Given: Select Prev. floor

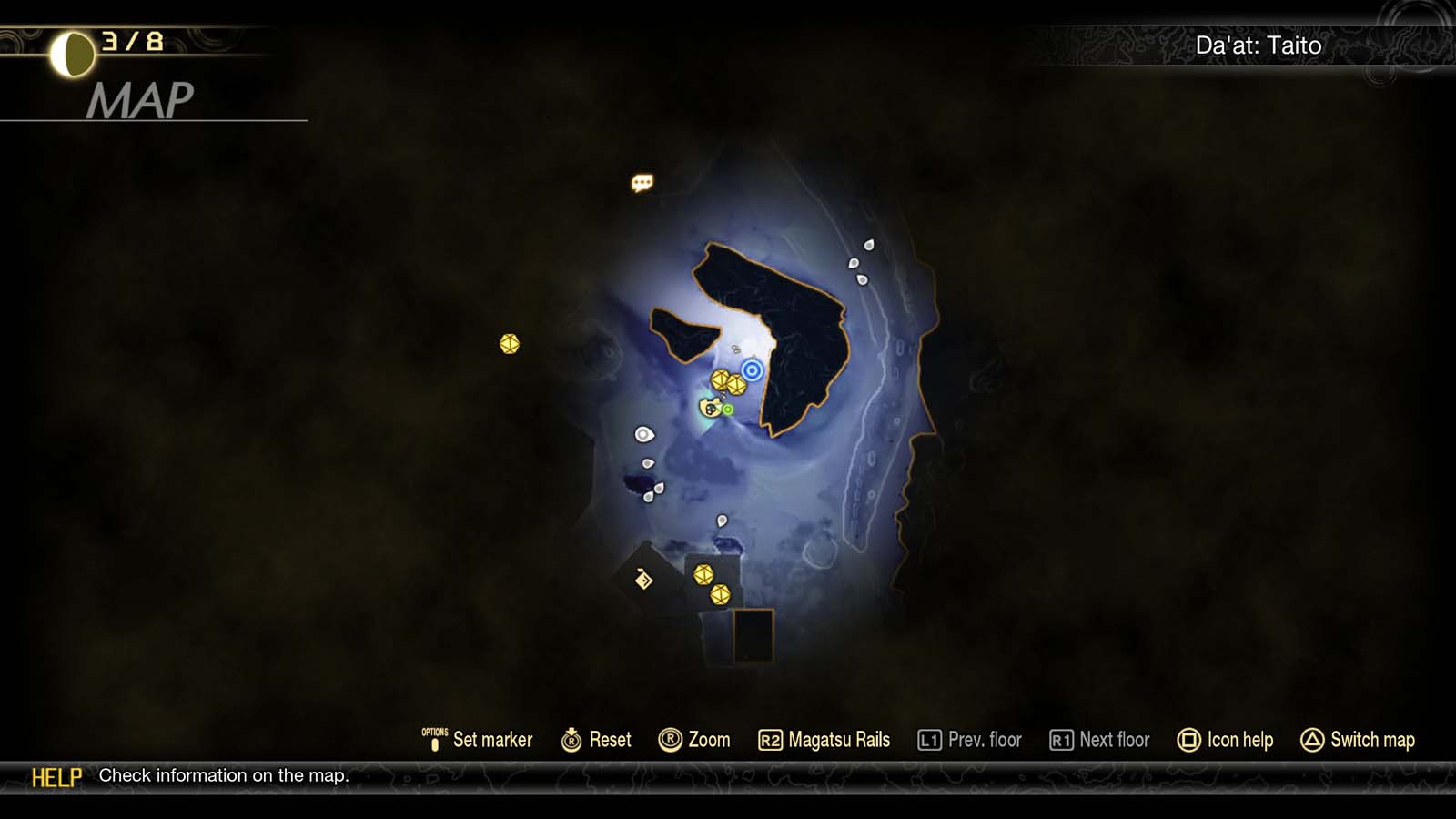Looking at the screenshot, I should coord(969,740).
